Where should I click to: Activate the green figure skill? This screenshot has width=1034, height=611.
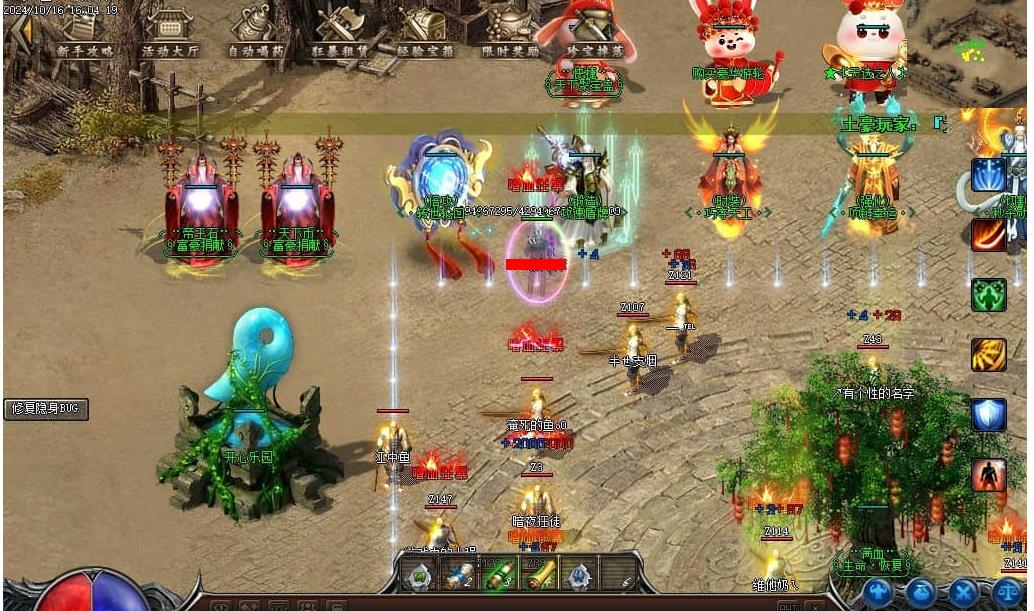tap(988, 295)
